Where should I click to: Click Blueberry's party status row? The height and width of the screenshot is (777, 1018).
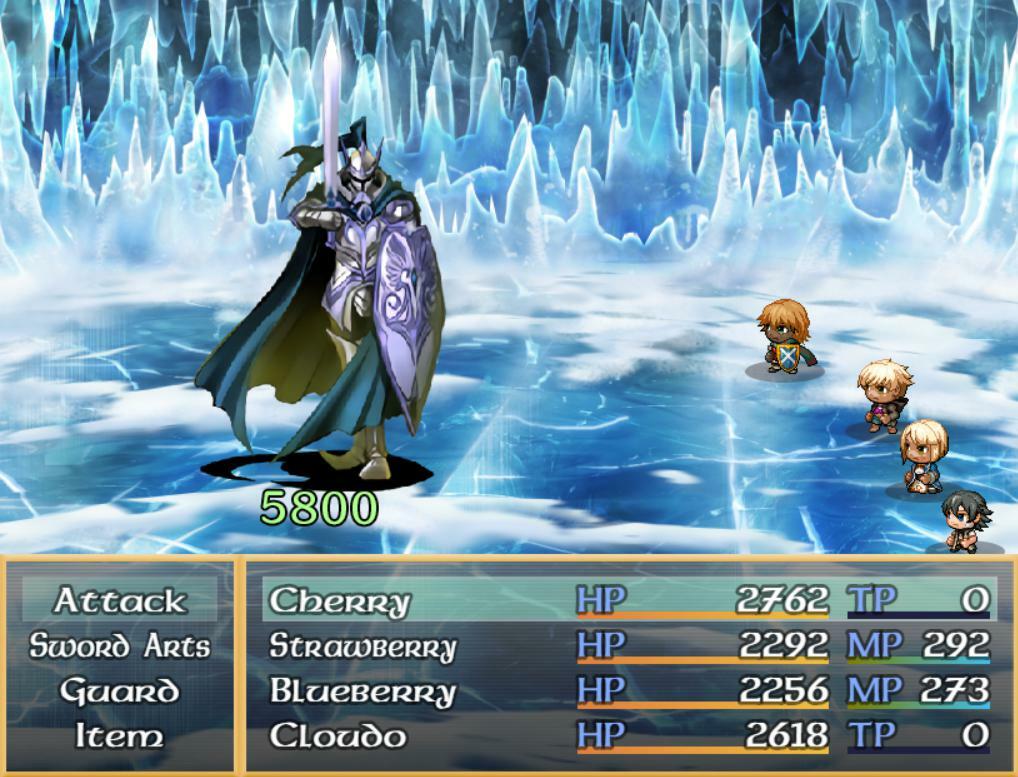(x=628, y=691)
